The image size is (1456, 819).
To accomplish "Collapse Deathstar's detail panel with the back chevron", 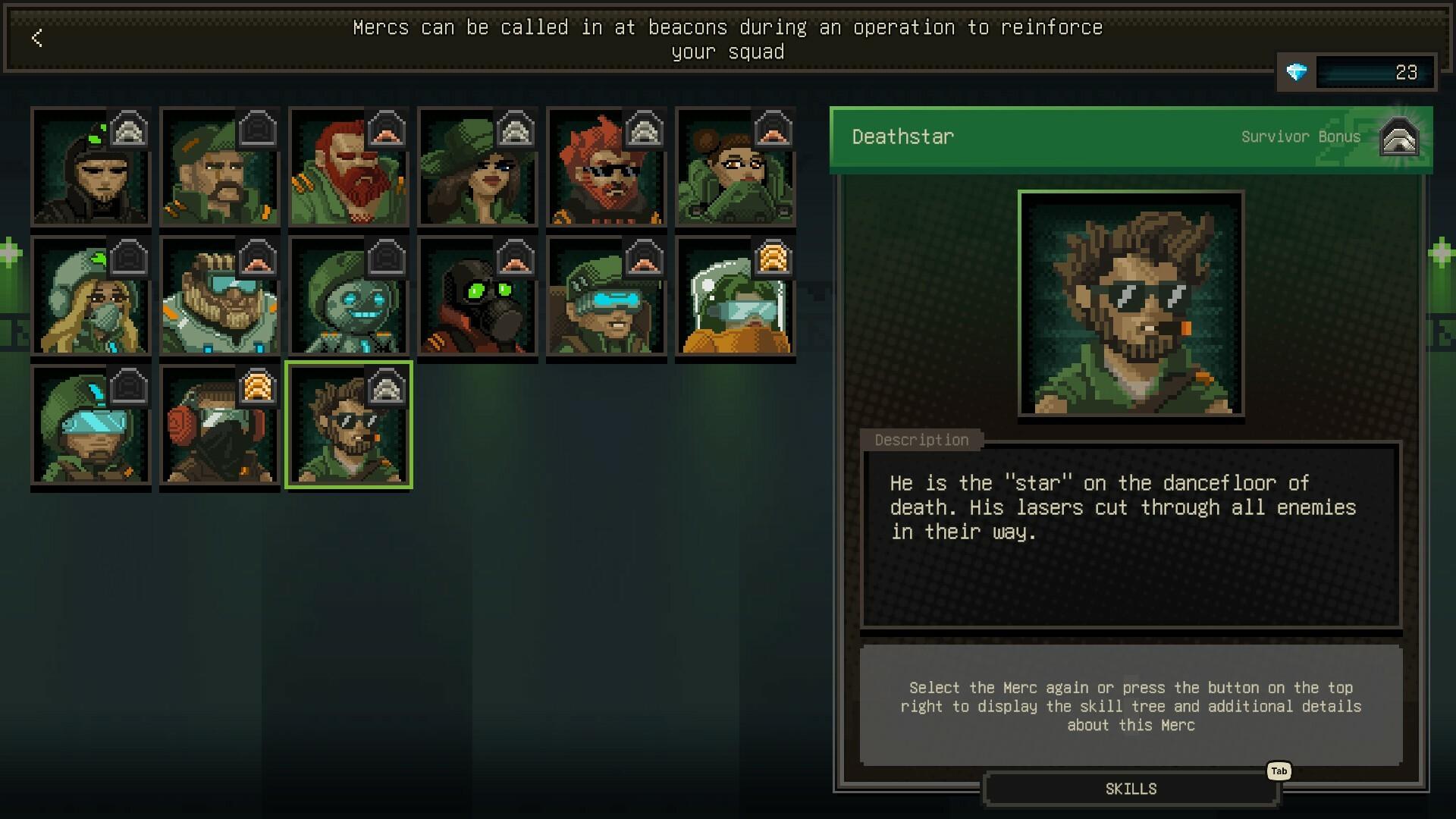I will 36,39.
